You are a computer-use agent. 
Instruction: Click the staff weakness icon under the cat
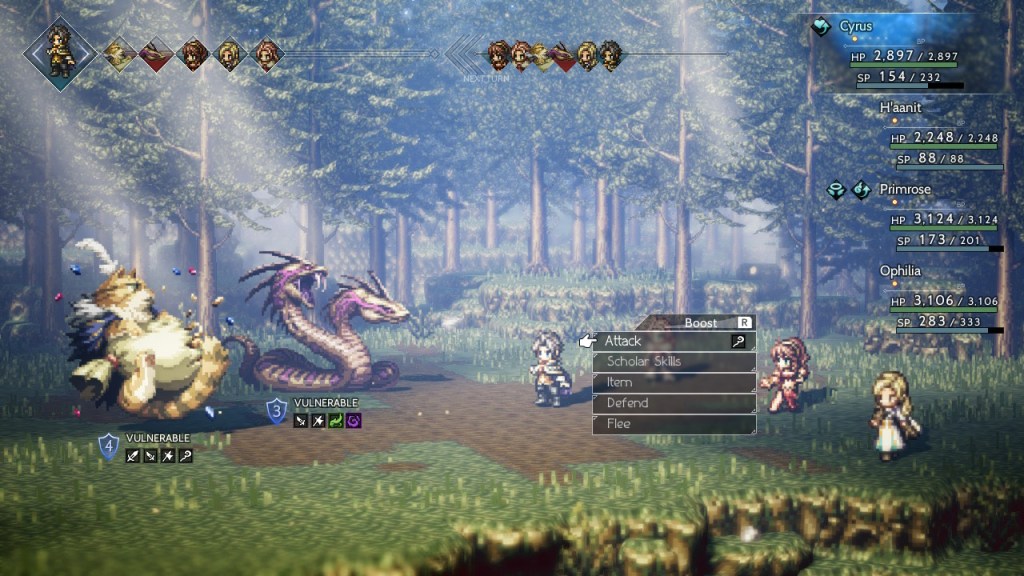185,456
